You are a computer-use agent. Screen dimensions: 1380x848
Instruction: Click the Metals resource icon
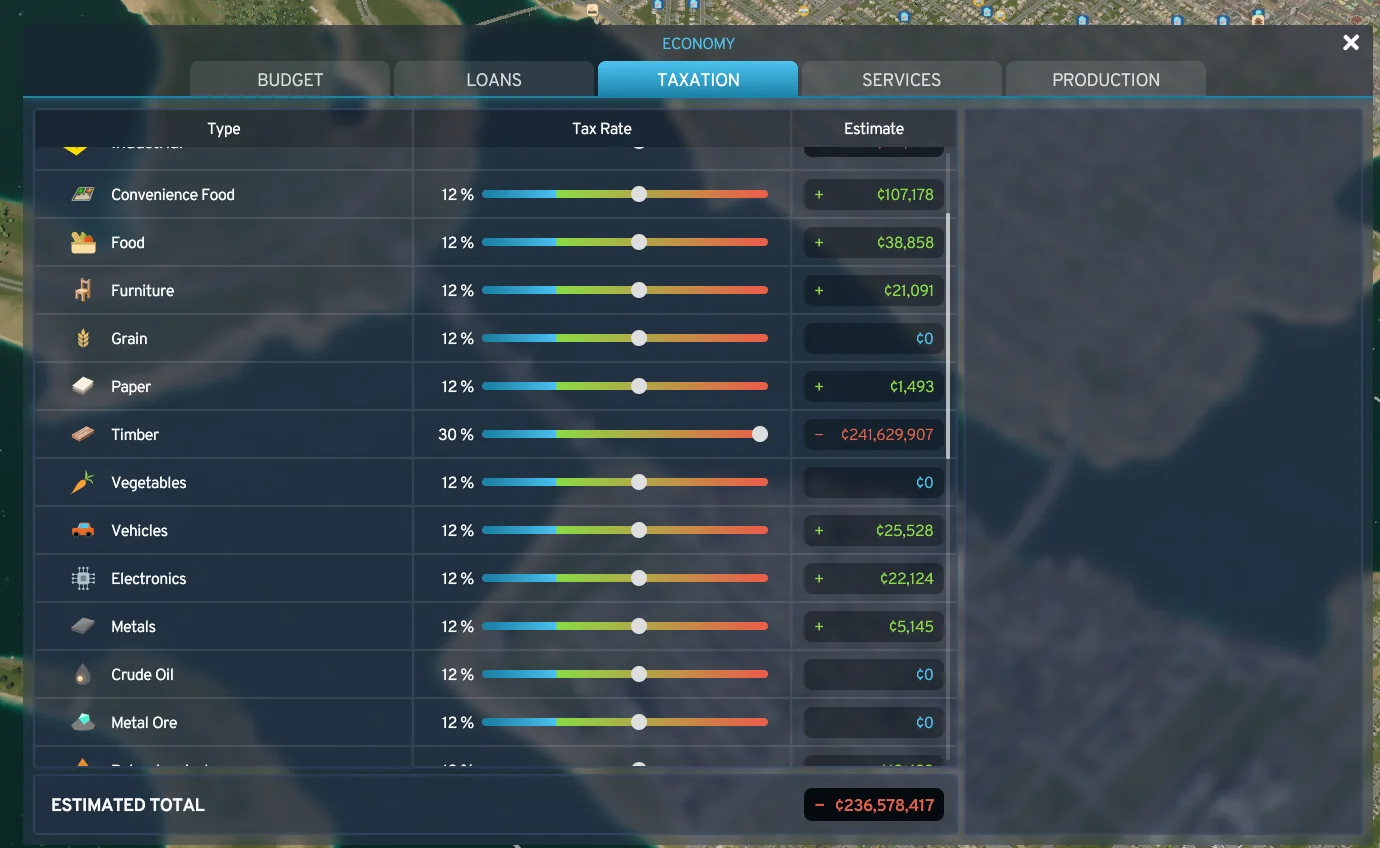point(81,626)
